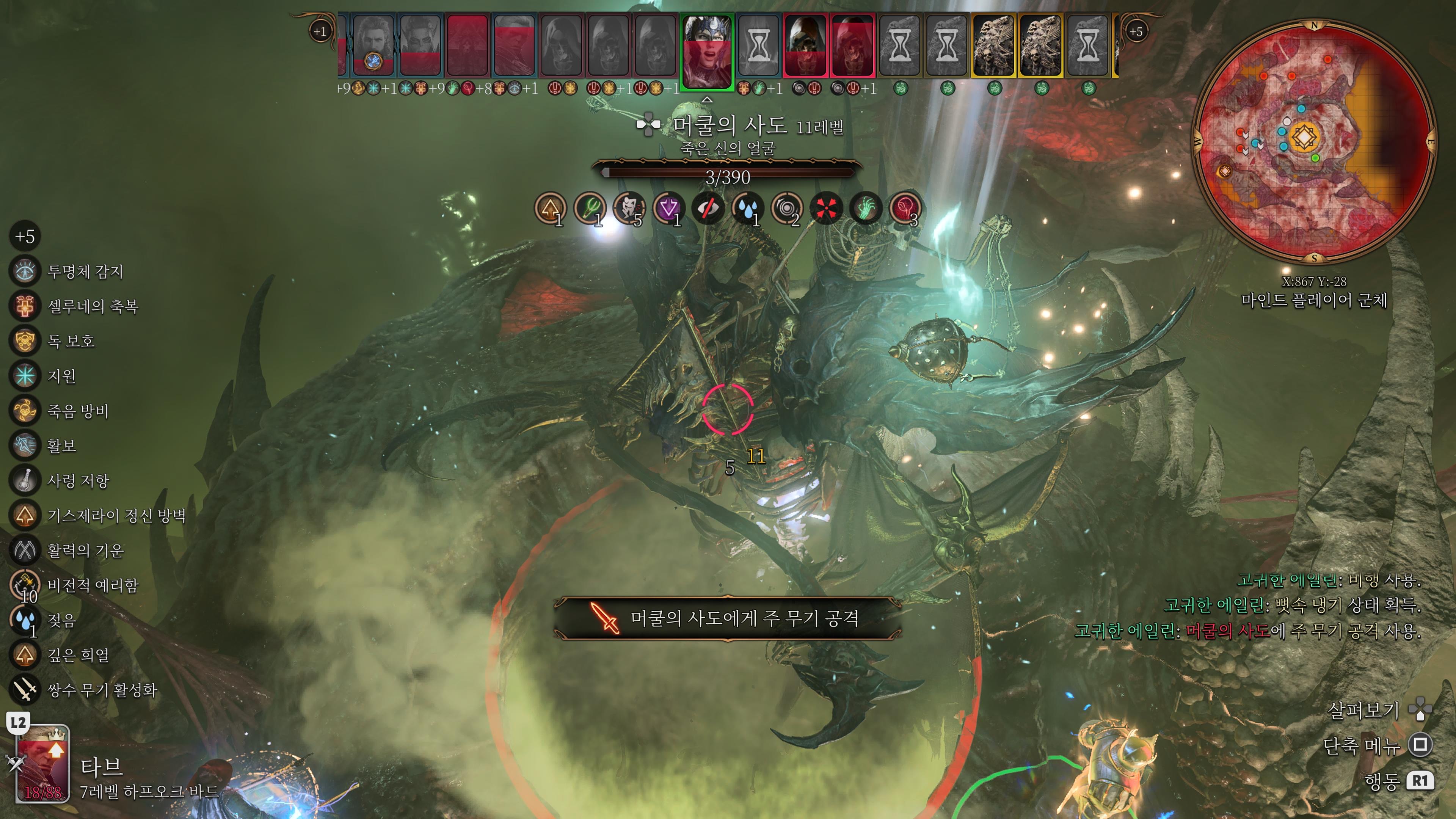Inspect the 쌍수 무기 활성화 crossed swords status
This screenshot has height=819, width=1456.
(x=25, y=690)
